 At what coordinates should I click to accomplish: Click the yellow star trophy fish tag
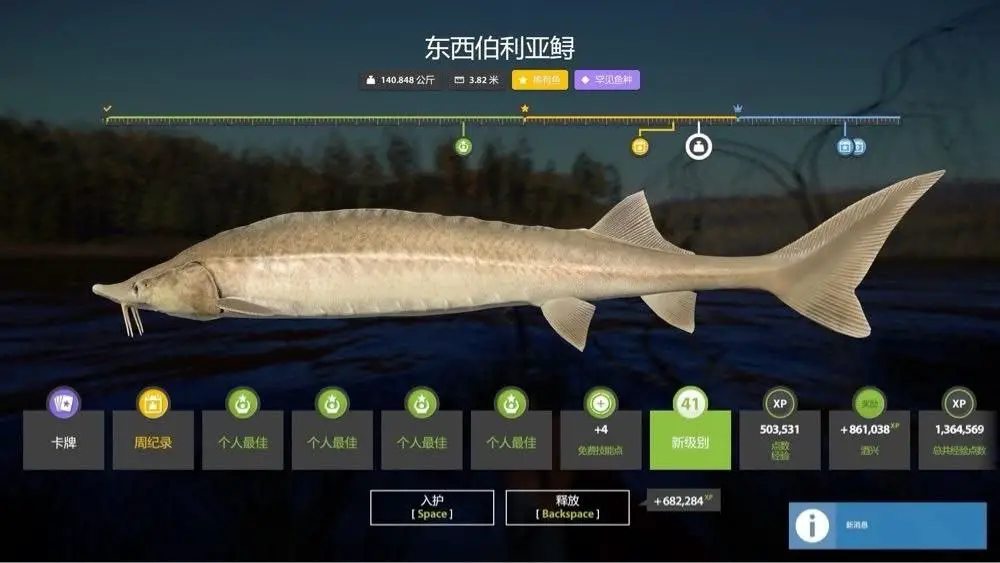tap(539, 80)
